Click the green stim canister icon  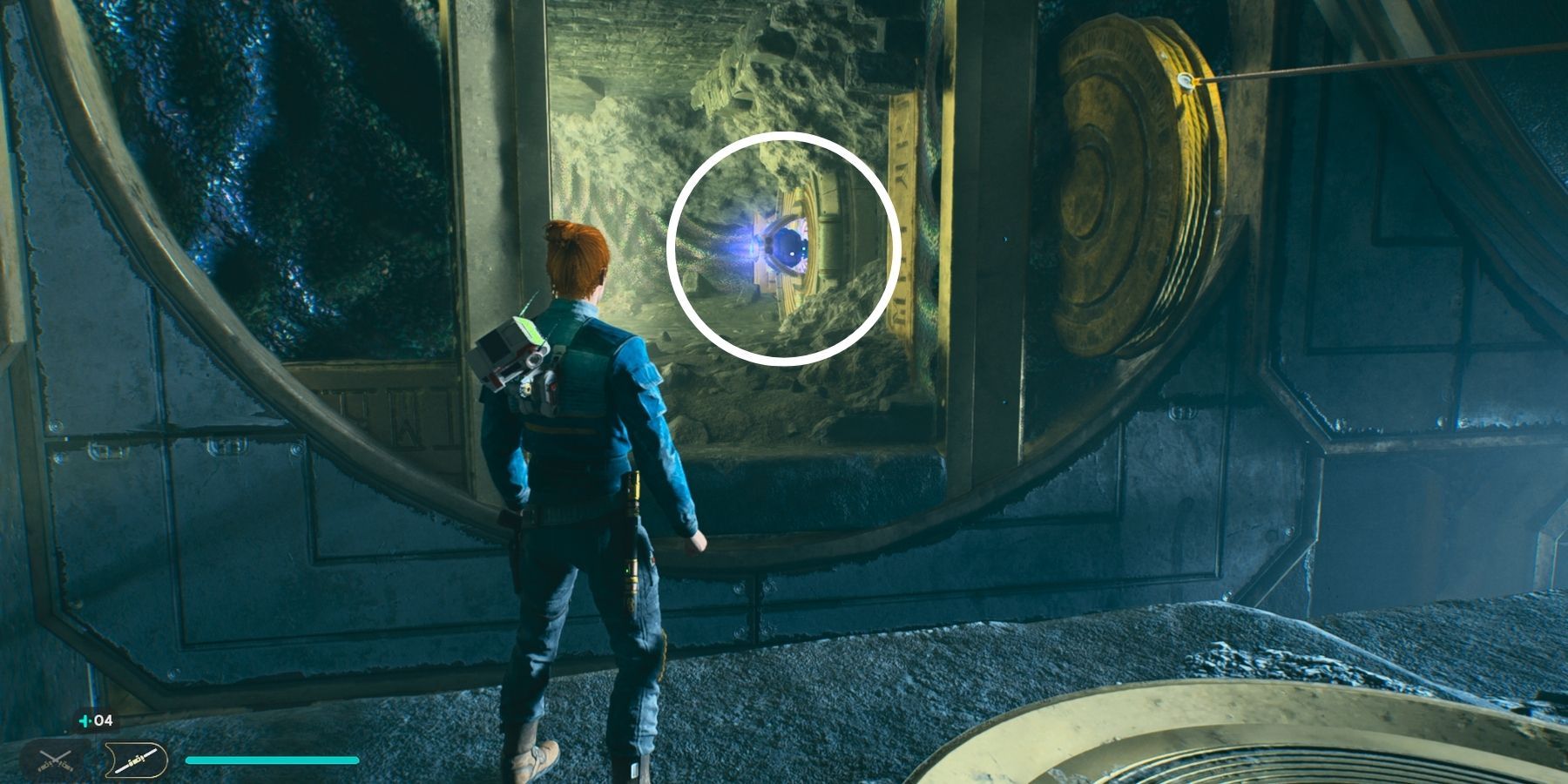click(84, 720)
